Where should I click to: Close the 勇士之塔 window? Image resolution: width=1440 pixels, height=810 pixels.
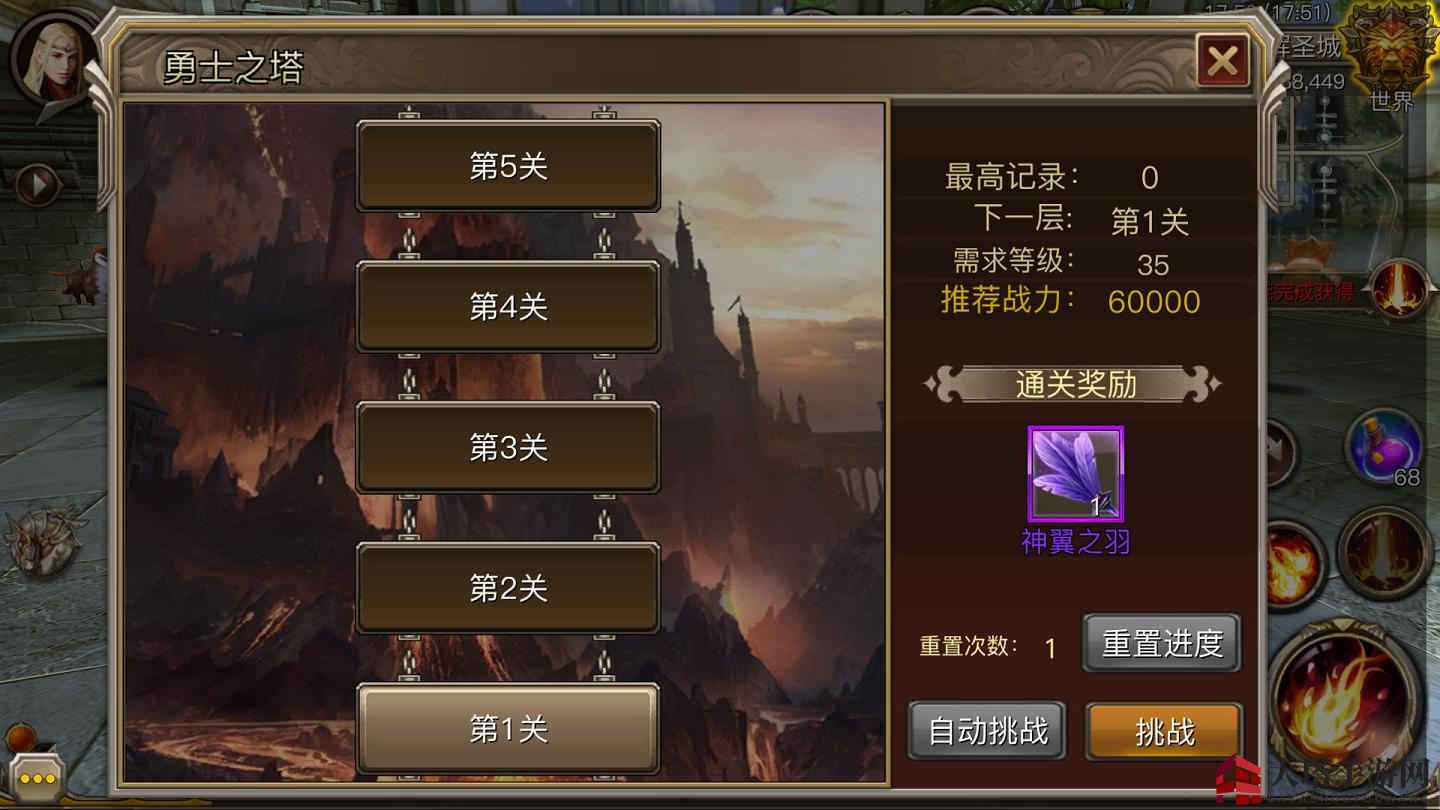pyautogui.click(x=1224, y=60)
